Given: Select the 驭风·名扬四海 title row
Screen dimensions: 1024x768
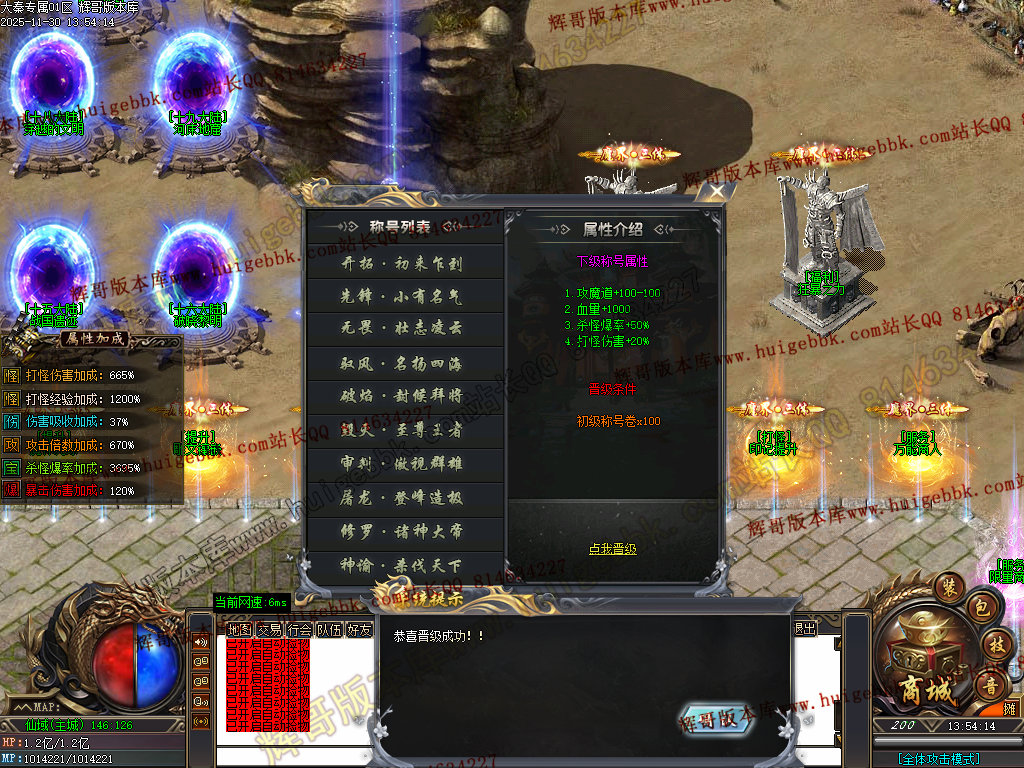Looking at the screenshot, I should [x=404, y=362].
